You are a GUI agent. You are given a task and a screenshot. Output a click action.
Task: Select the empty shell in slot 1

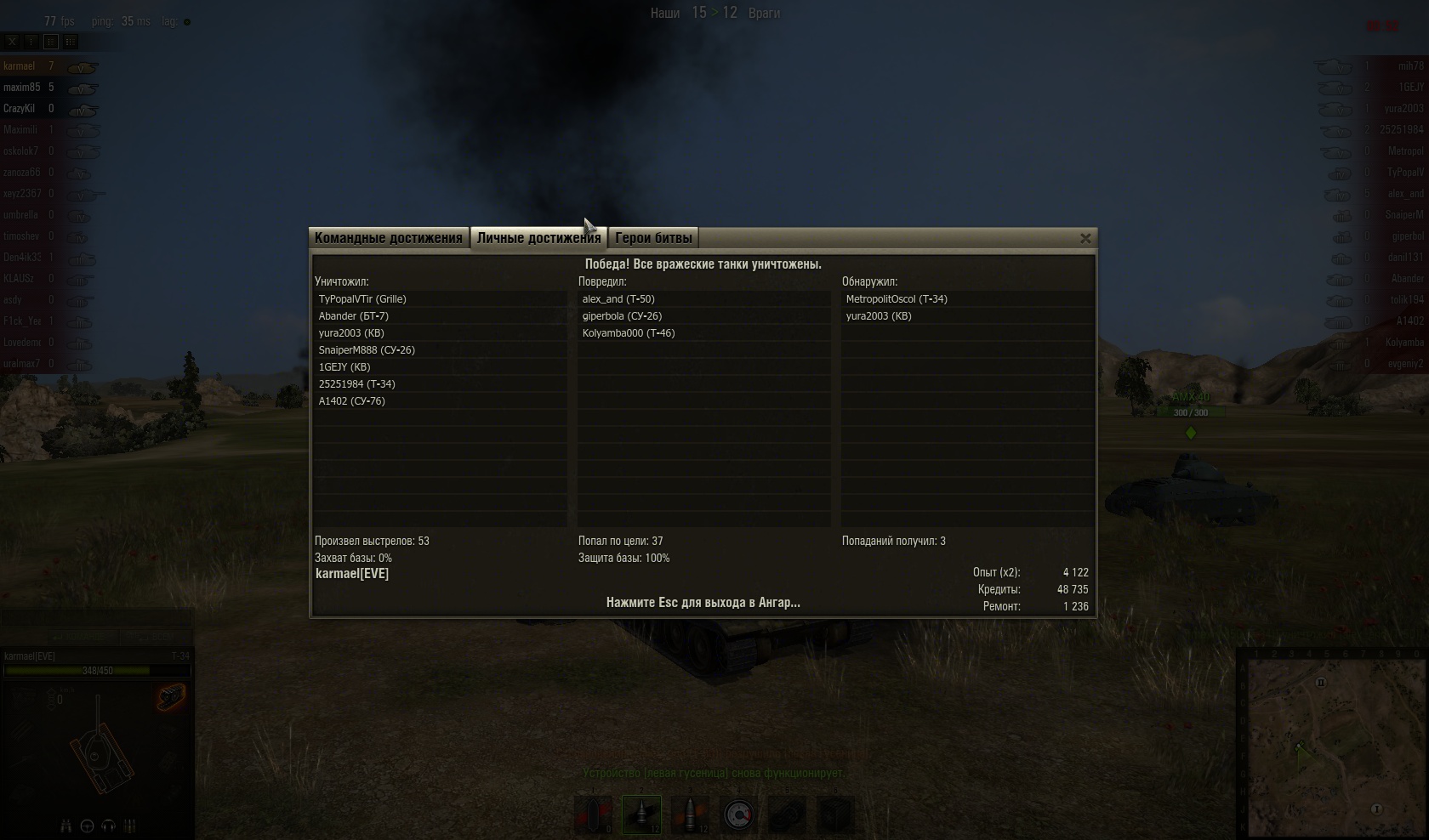(x=594, y=814)
